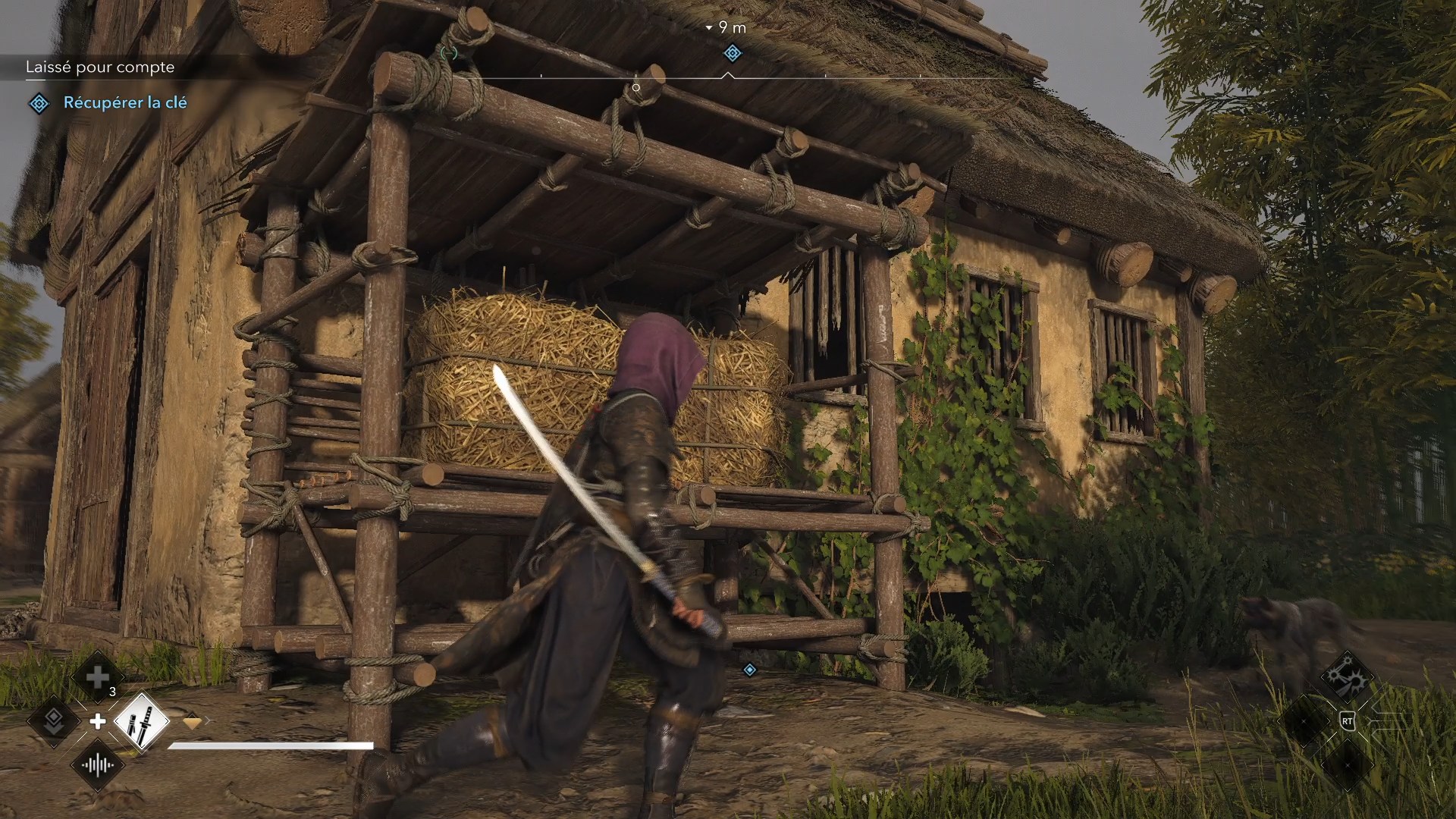Select the objective entry Récupérer la clé

(x=125, y=103)
